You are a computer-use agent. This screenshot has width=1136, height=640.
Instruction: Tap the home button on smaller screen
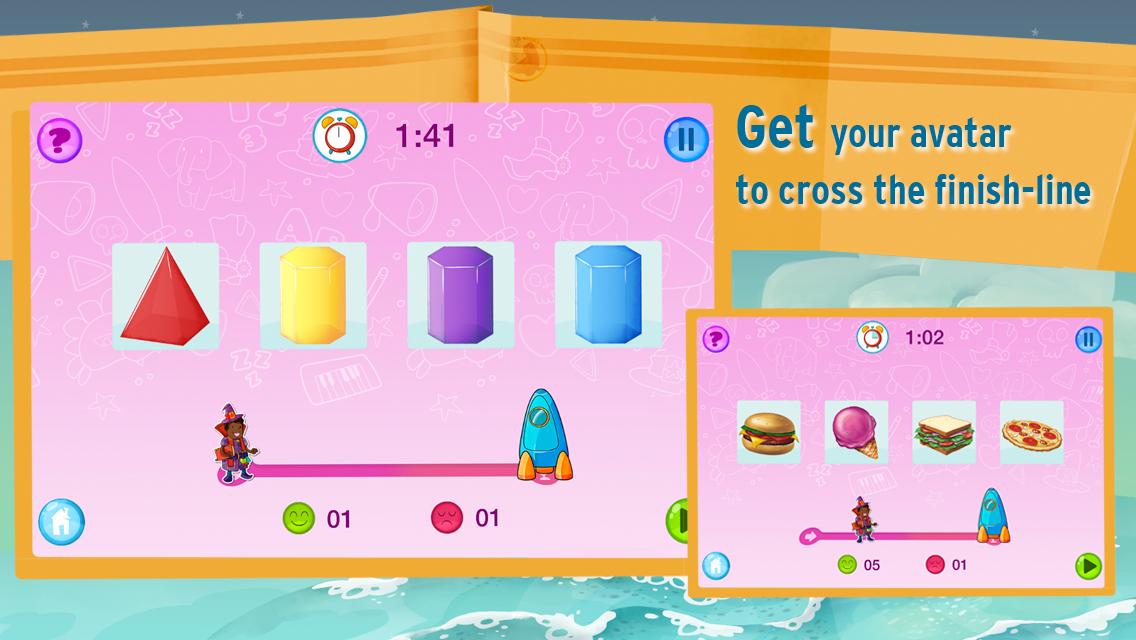[x=715, y=566]
